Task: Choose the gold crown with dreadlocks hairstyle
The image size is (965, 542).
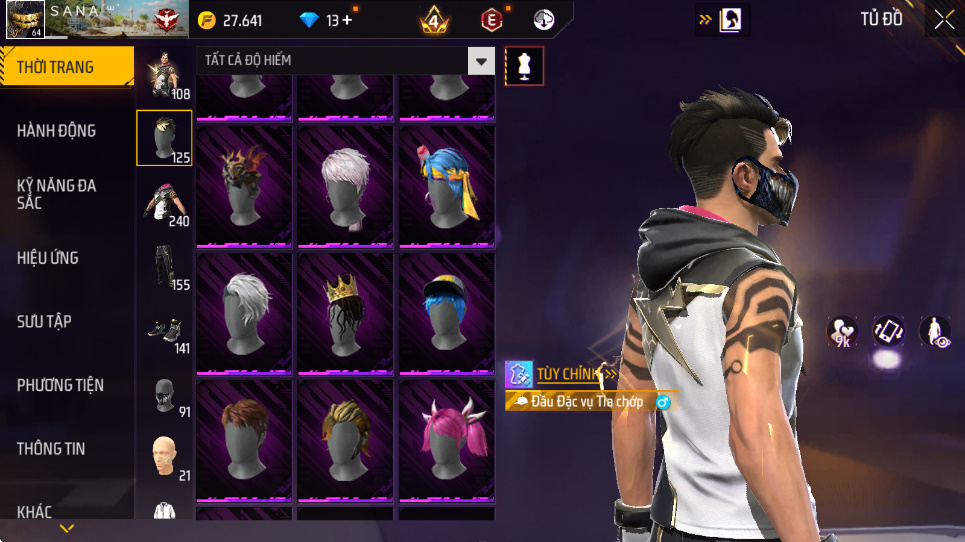Action: pyautogui.click(x=345, y=313)
